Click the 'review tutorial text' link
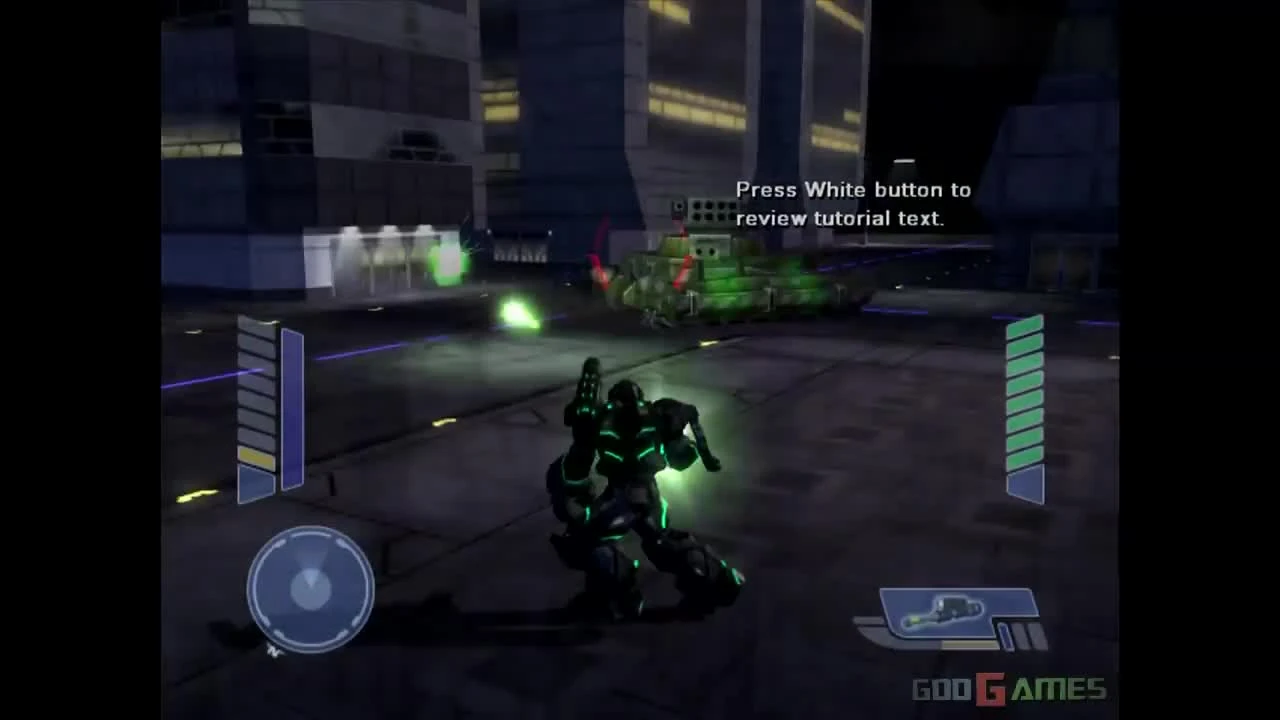1280x720 pixels. [840, 218]
